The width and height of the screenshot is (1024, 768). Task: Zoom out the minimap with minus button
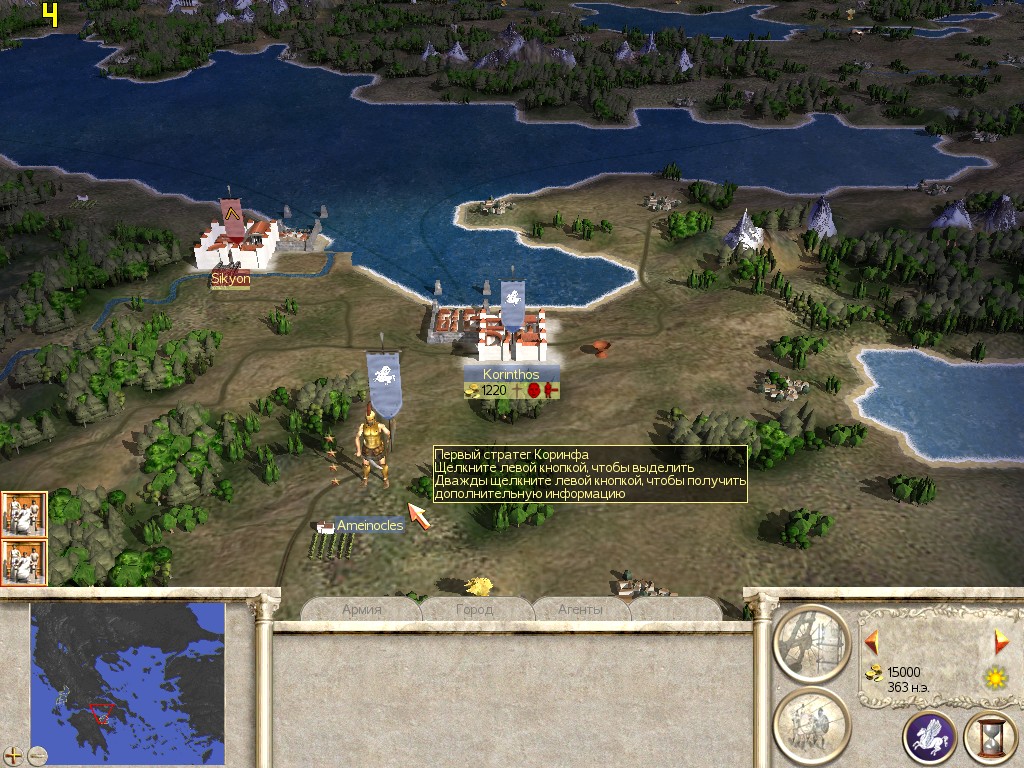tap(38, 755)
